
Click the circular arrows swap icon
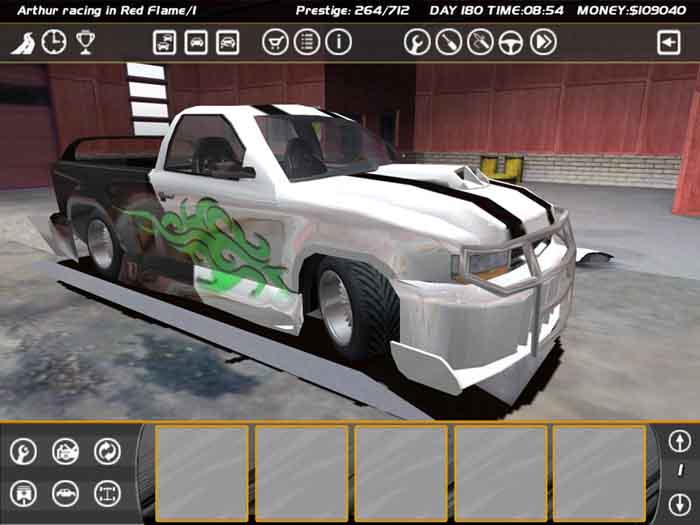pos(107,451)
